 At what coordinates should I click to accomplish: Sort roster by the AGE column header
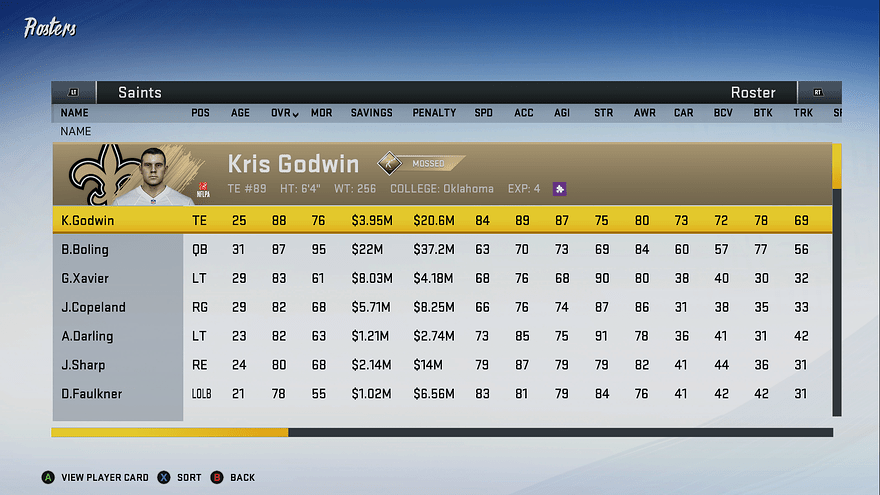(x=240, y=113)
